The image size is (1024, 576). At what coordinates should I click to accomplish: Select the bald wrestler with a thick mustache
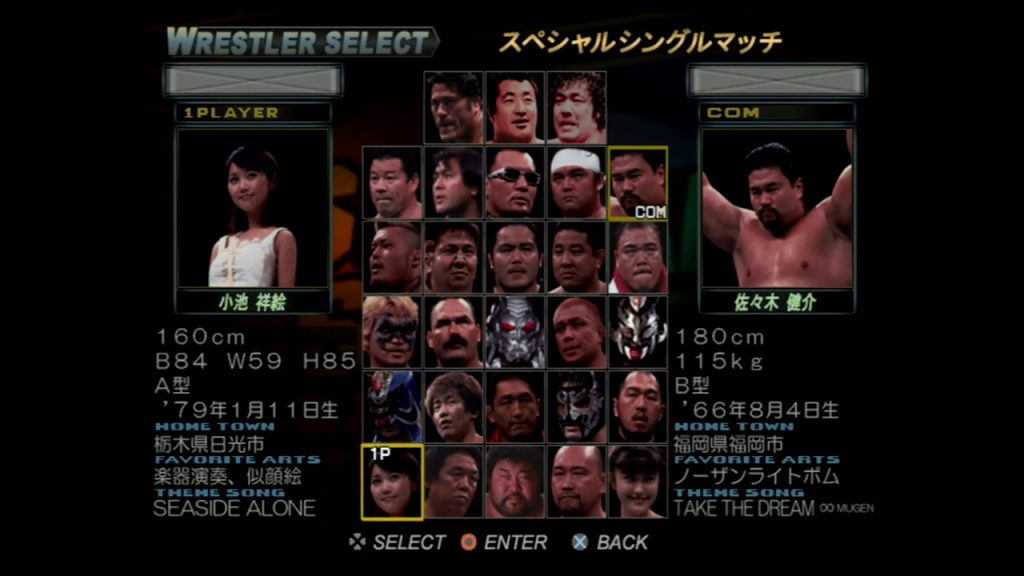453,332
